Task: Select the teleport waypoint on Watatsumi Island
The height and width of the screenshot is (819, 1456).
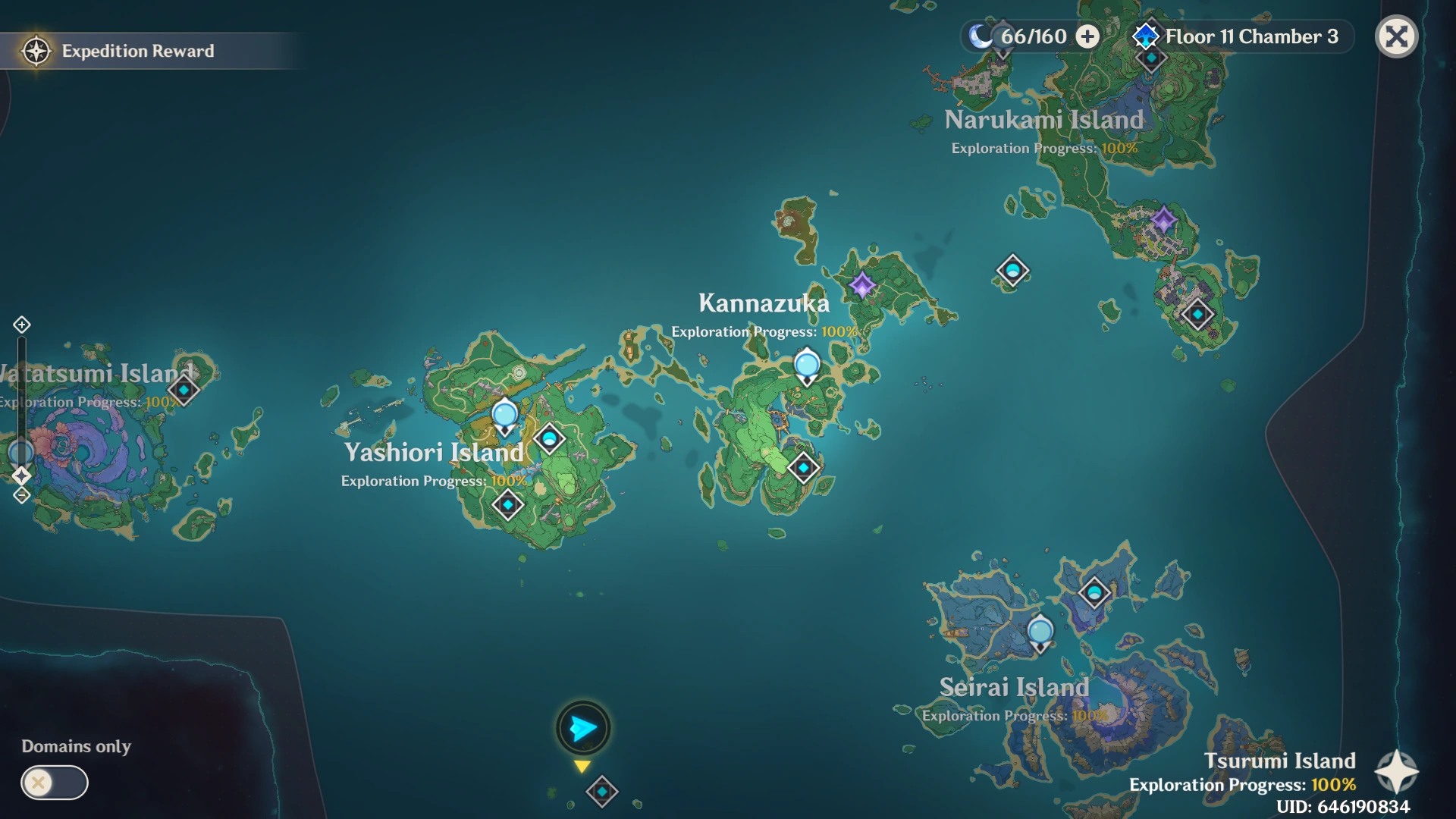Action: coord(182,391)
